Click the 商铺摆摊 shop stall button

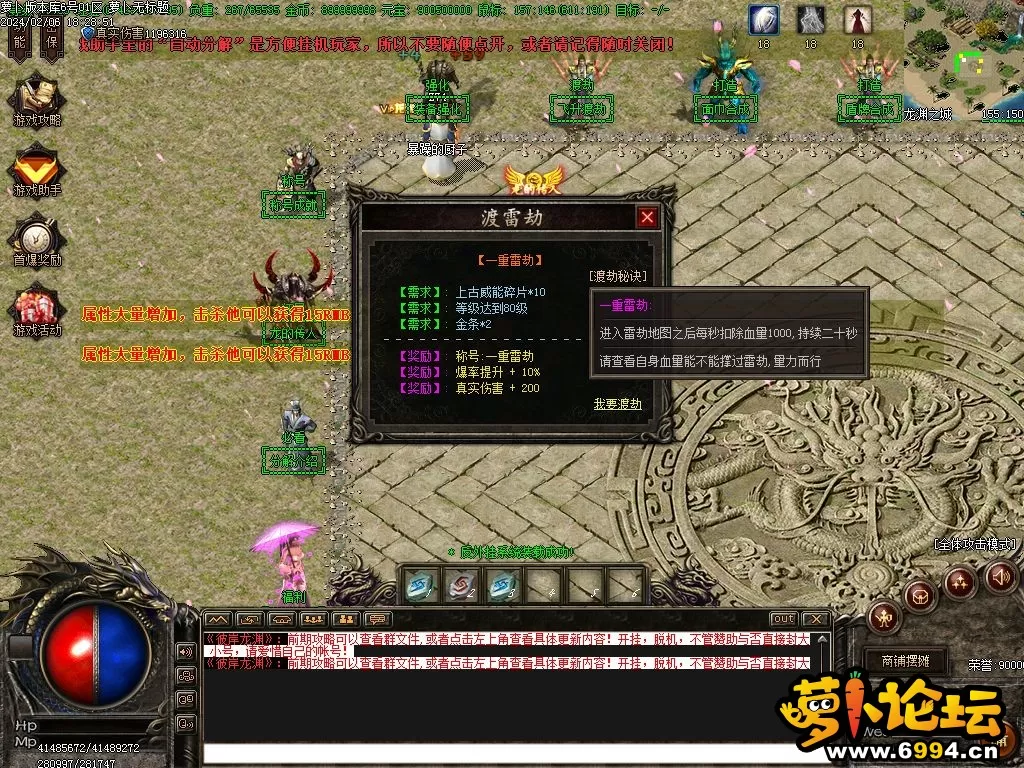coord(904,661)
